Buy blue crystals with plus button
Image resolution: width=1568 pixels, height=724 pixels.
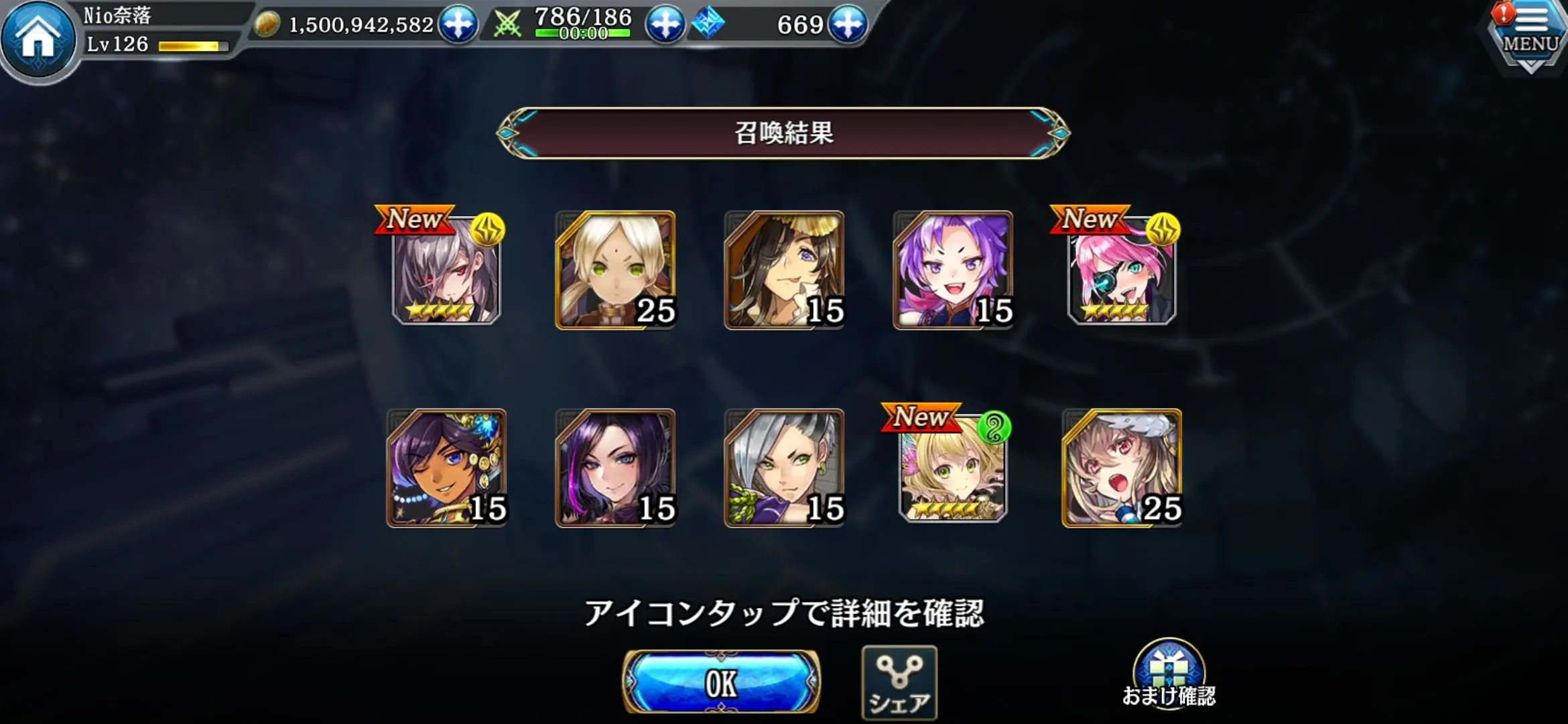(x=848, y=25)
